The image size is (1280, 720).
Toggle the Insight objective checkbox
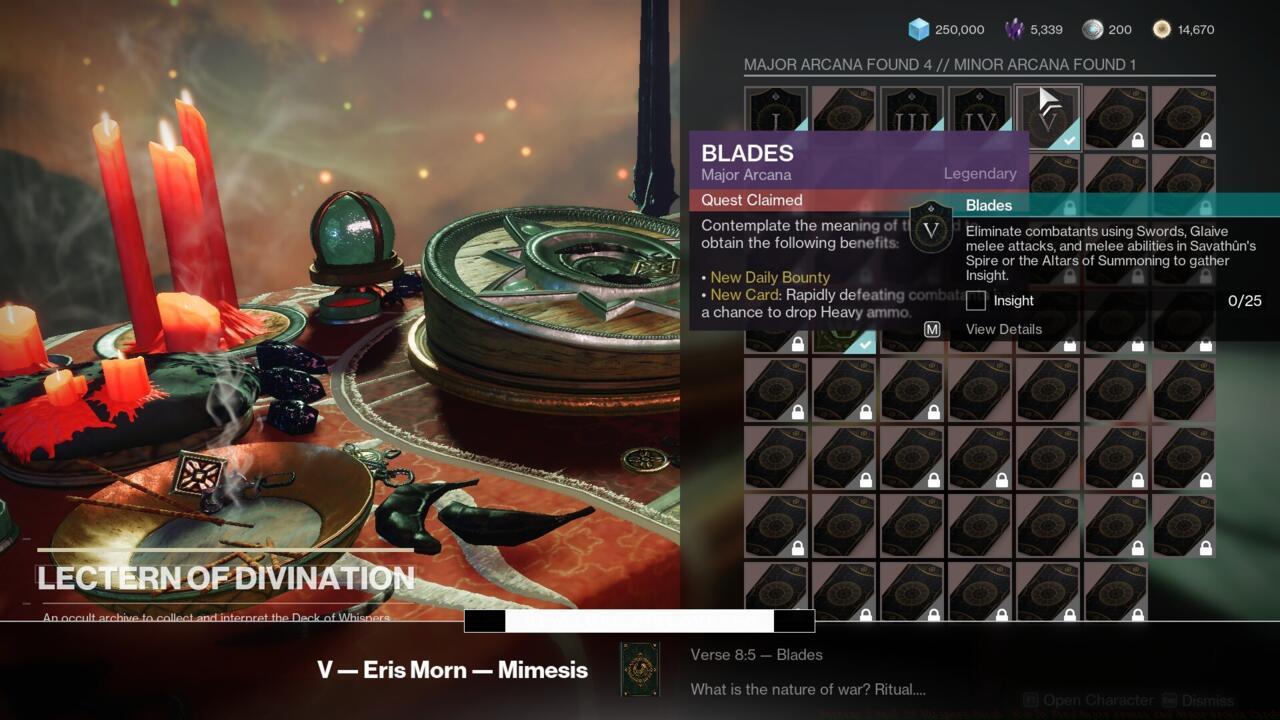(x=974, y=300)
